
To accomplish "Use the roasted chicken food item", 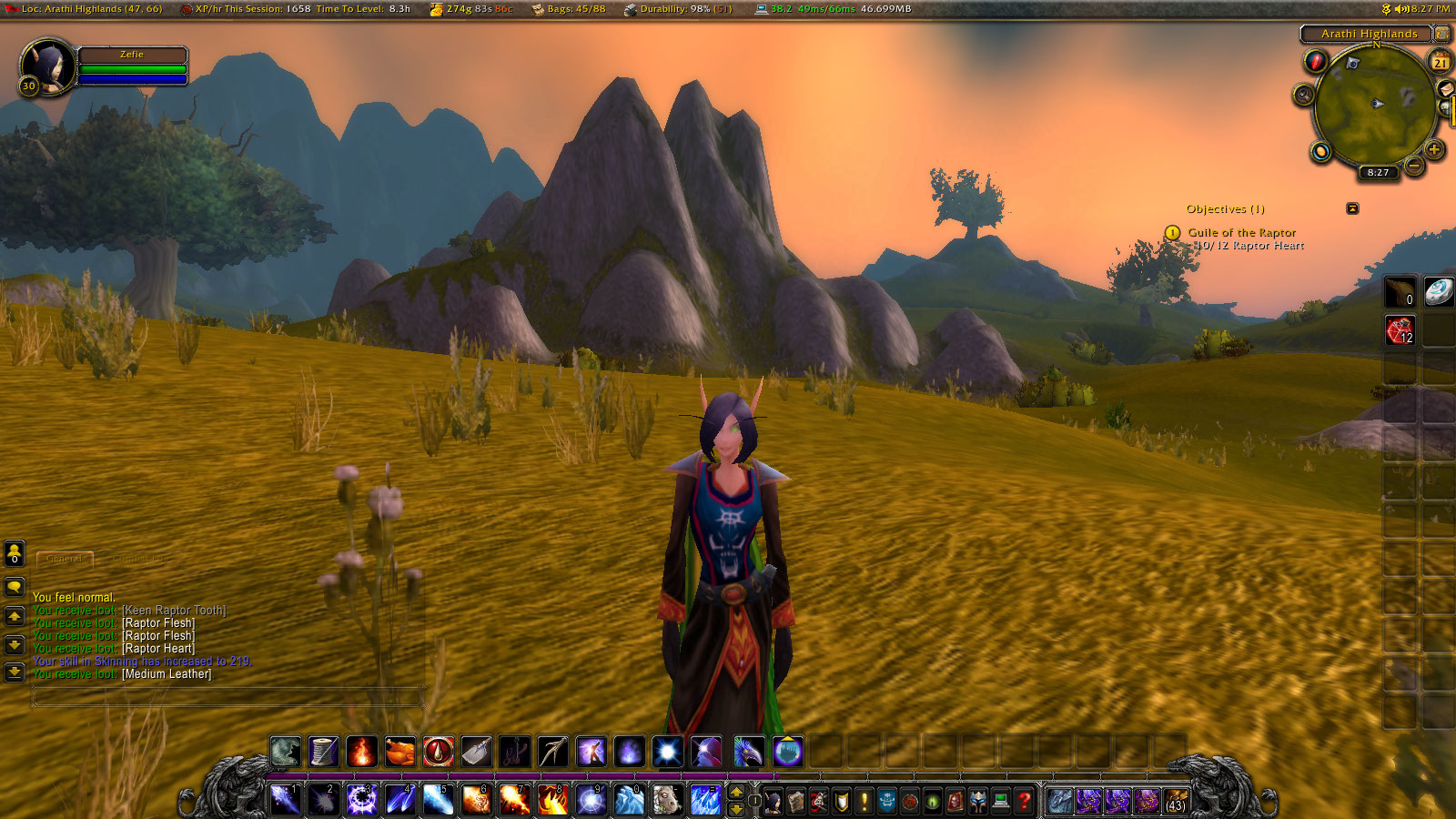I will pos(399,752).
